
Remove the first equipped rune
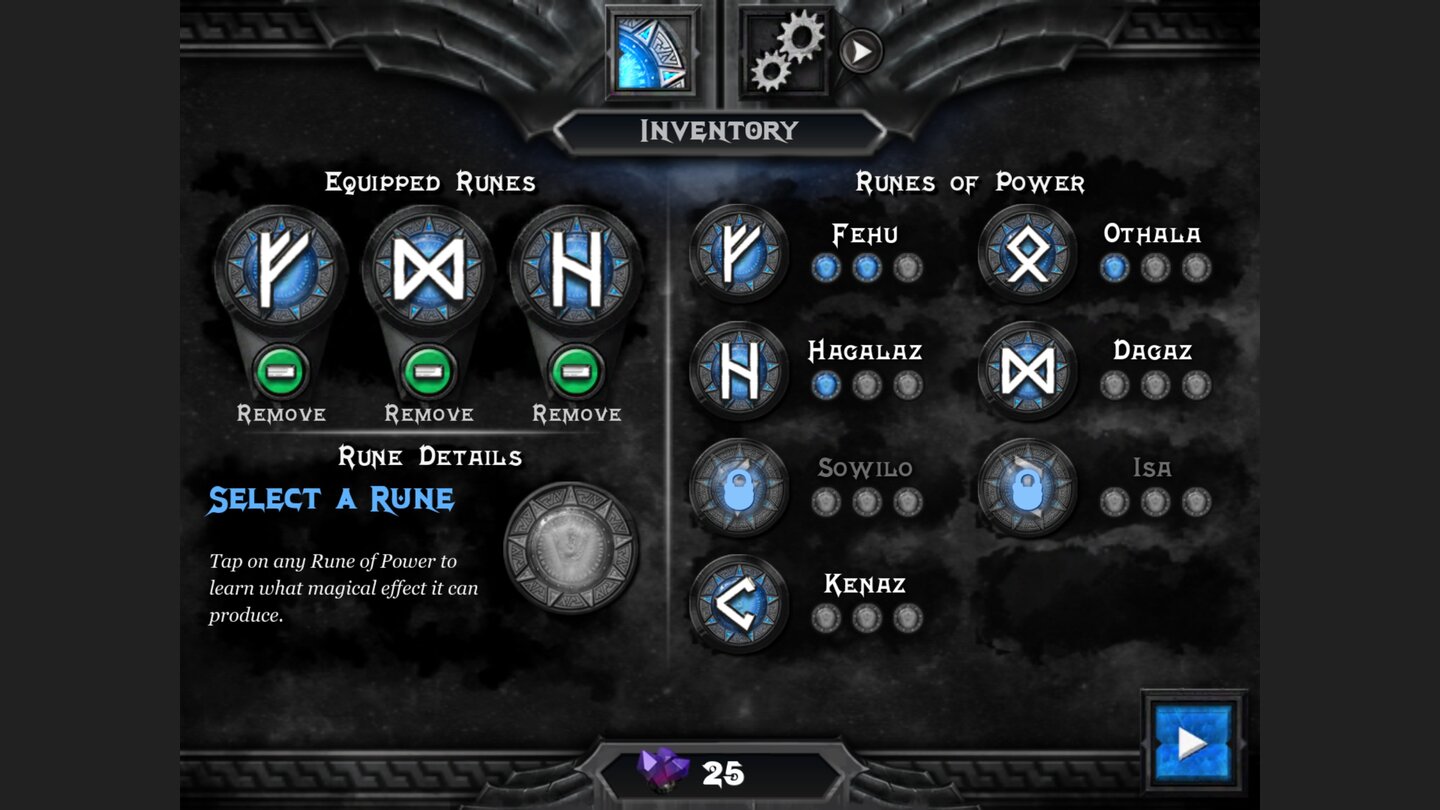coord(280,373)
